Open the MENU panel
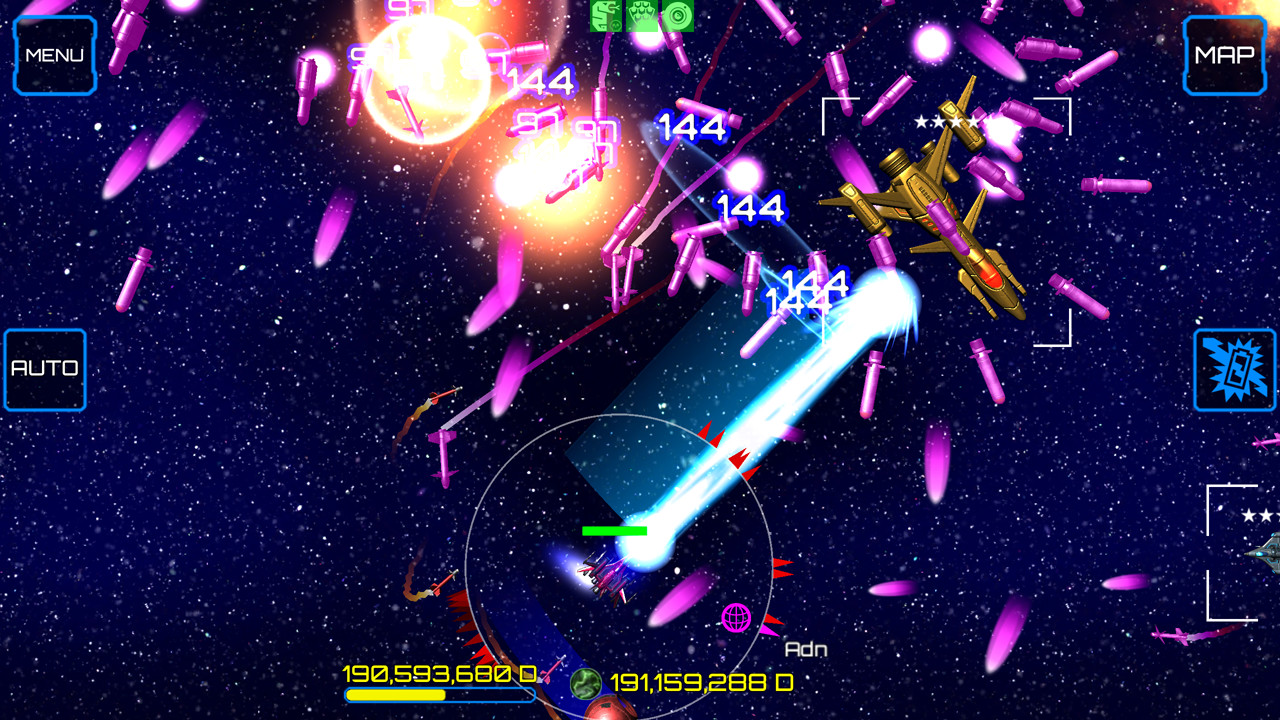This screenshot has height=720, width=1280. click(55, 55)
